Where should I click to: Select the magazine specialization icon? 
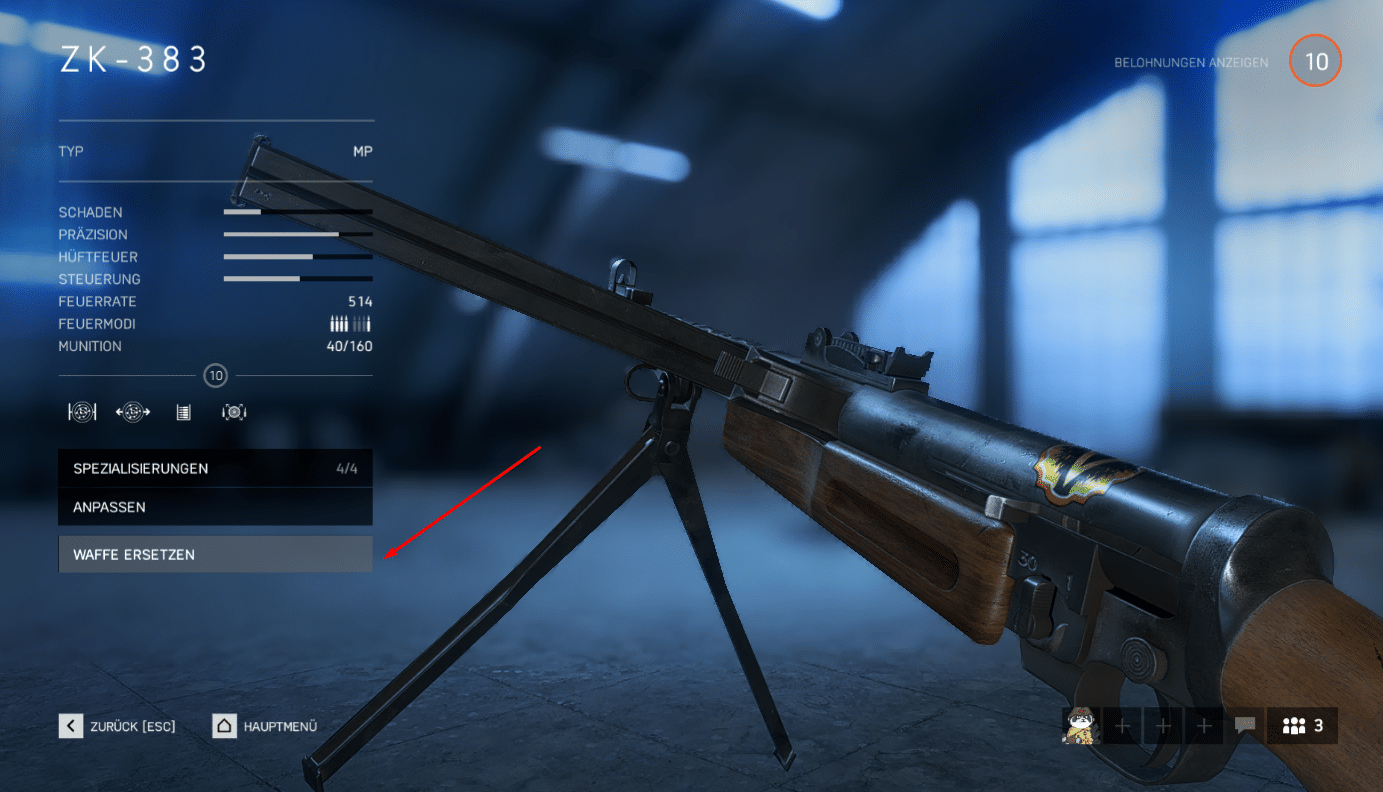point(183,412)
